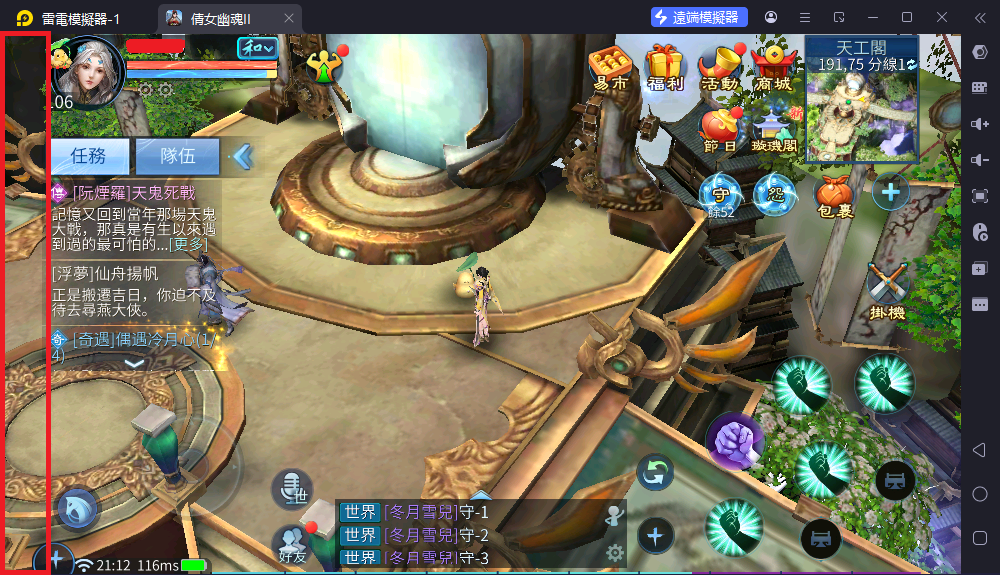The height and width of the screenshot is (575, 1000).
Task: Toggle 掛機 auto-battle mode
Action: click(886, 289)
